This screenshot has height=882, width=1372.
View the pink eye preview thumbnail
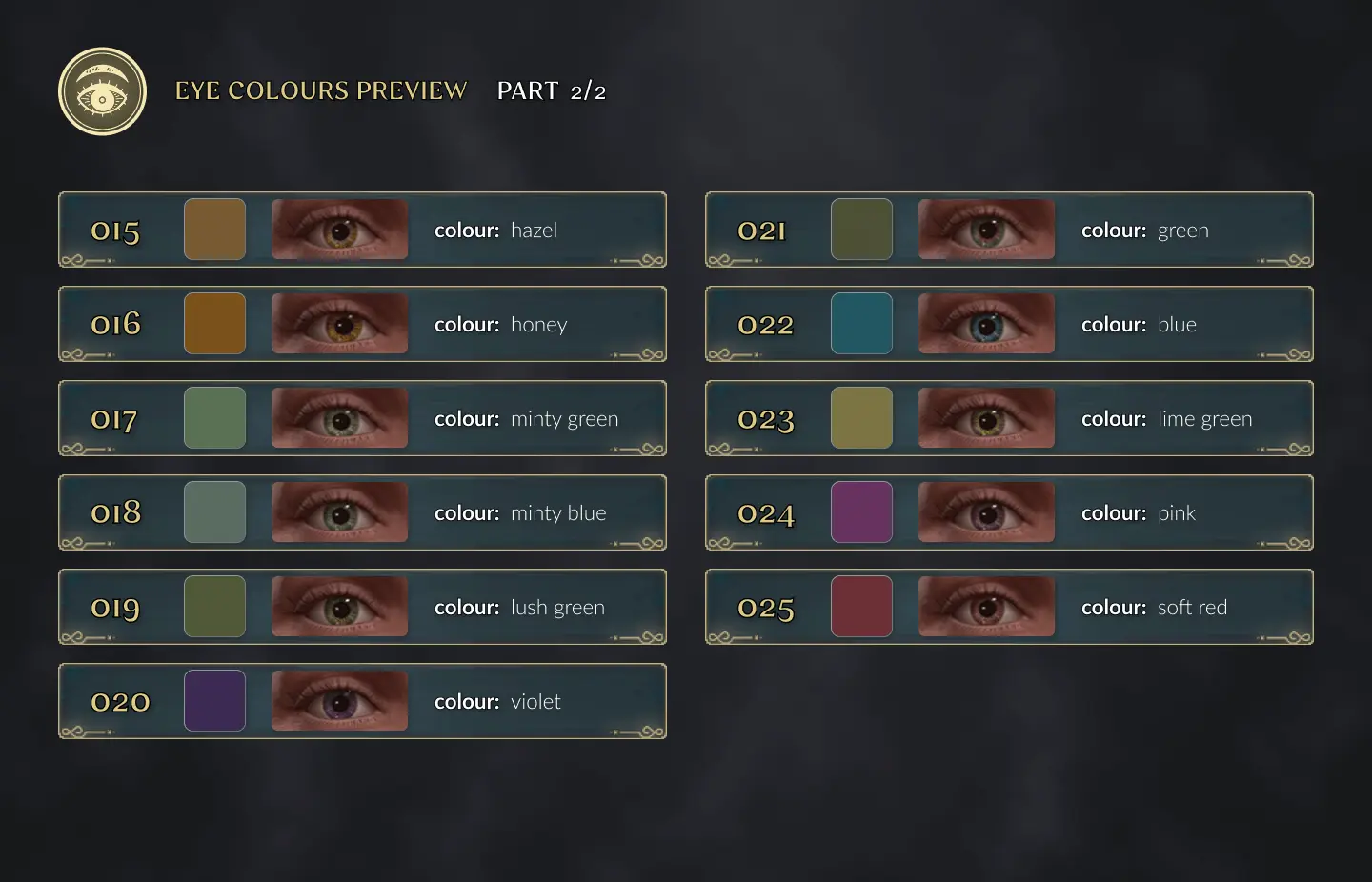[986, 512]
